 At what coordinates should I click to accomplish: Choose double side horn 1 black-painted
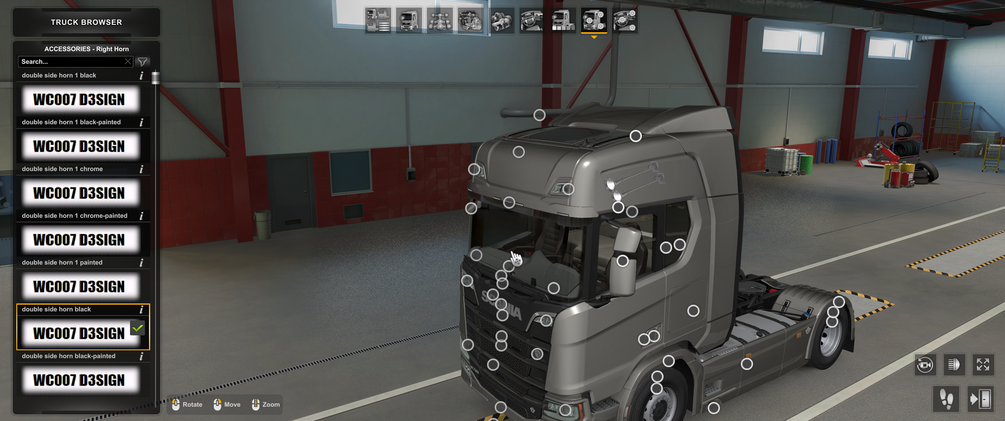click(79, 146)
